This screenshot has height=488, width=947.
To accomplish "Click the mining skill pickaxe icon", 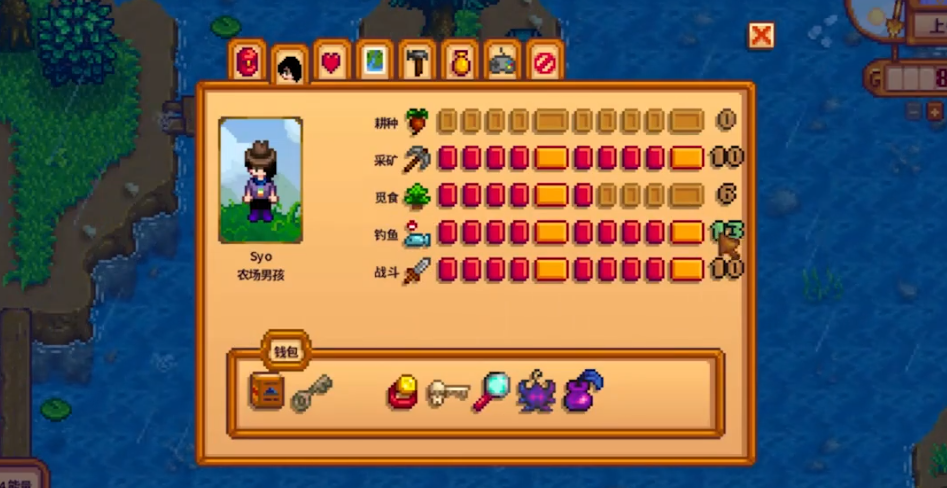I will tap(416, 159).
